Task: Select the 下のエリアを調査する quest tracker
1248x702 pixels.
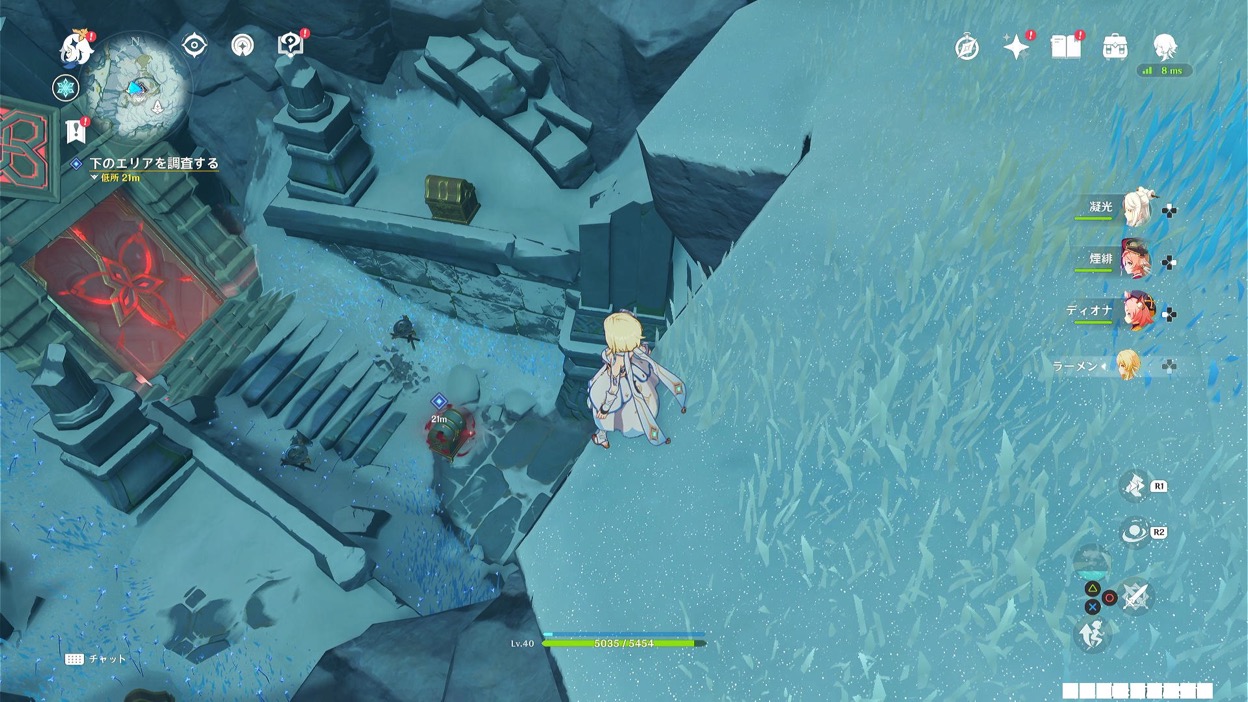Action: pyautogui.click(x=153, y=163)
